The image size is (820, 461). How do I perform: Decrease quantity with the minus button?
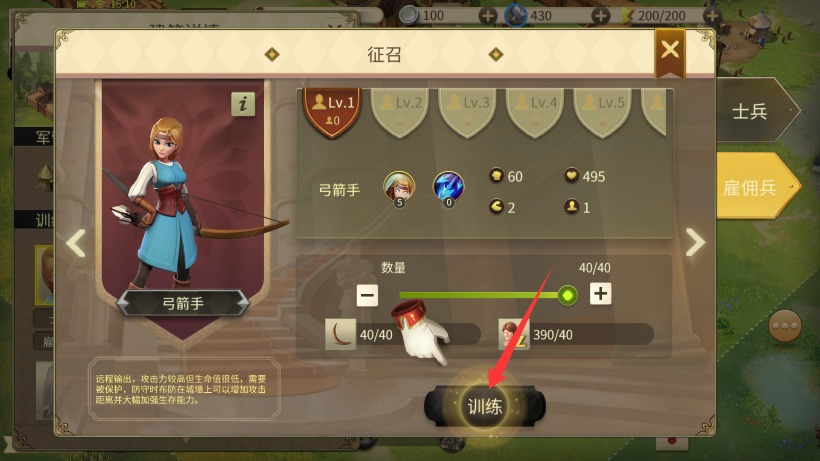pyautogui.click(x=368, y=294)
